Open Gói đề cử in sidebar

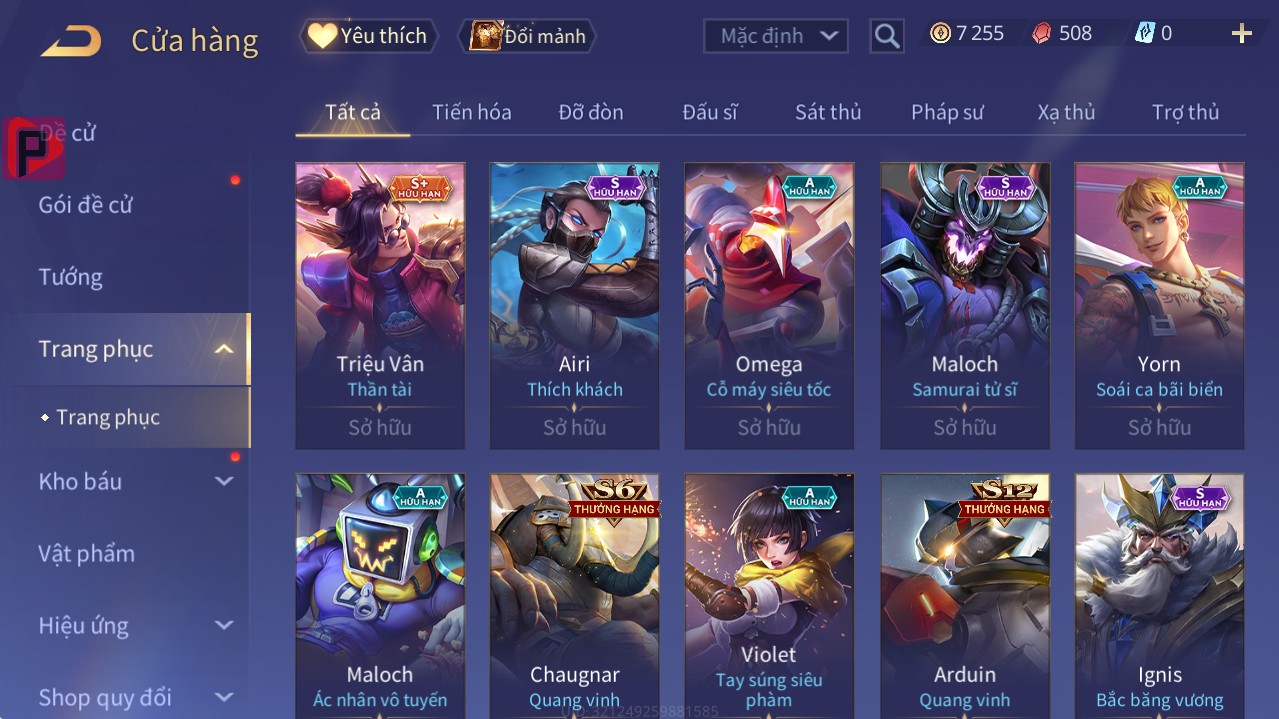(86, 205)
